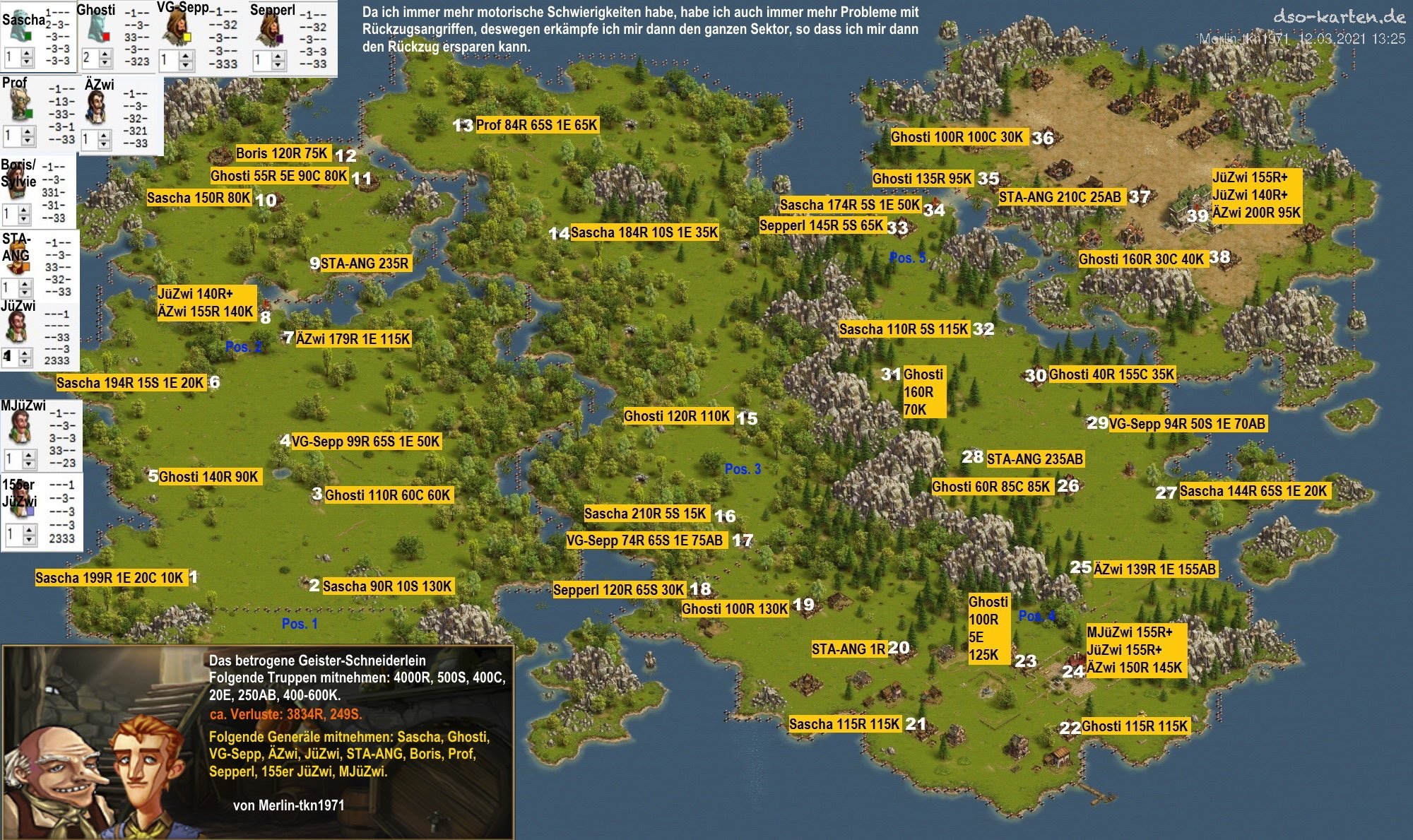Open the dso-karten.de watermark link
Viewport: 1413px width, 840px height.
1338,16
